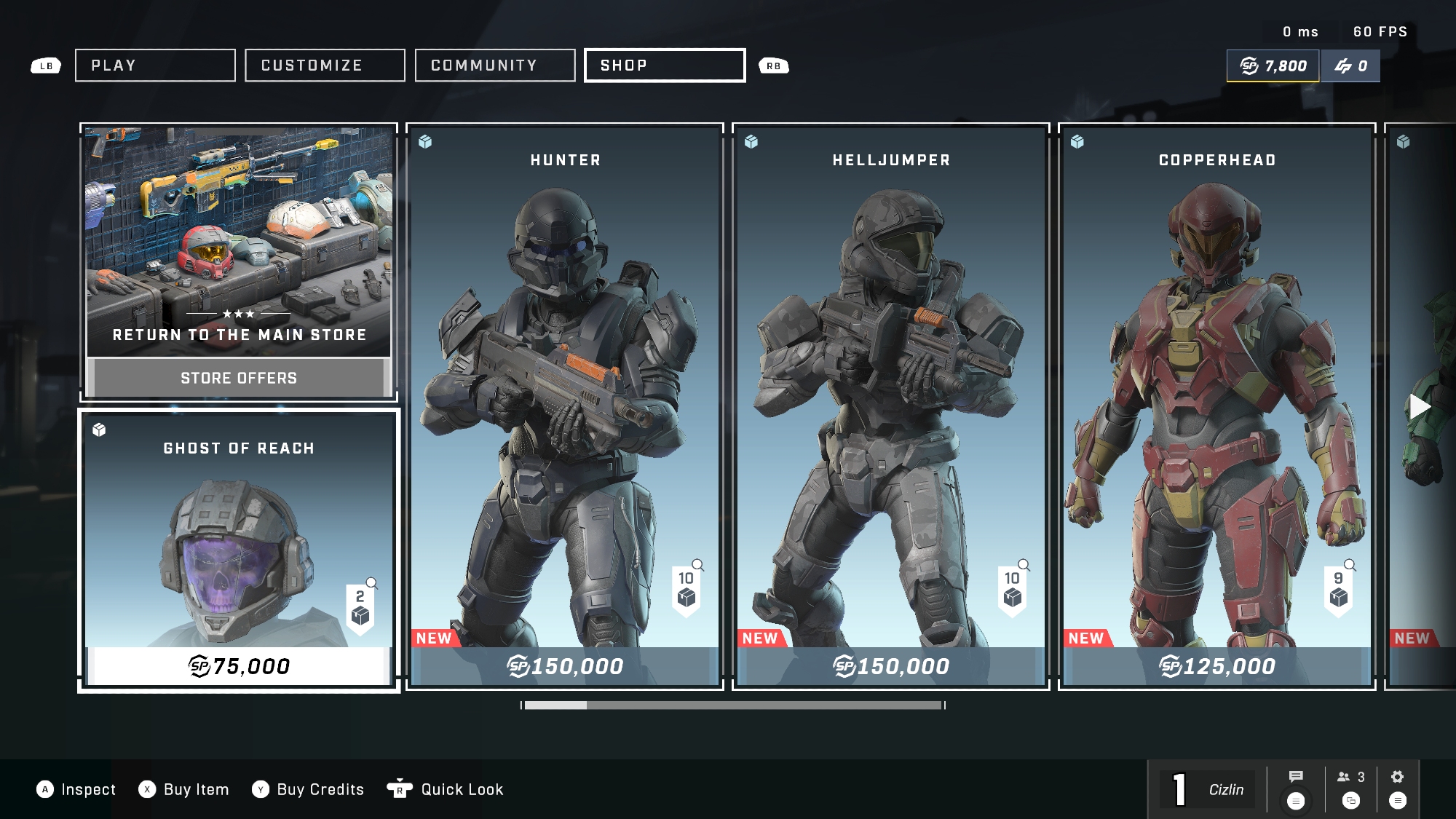Activate Quick Look in the footer
This screenshot has width=1456, height=819.
click(x=446, y=789)
